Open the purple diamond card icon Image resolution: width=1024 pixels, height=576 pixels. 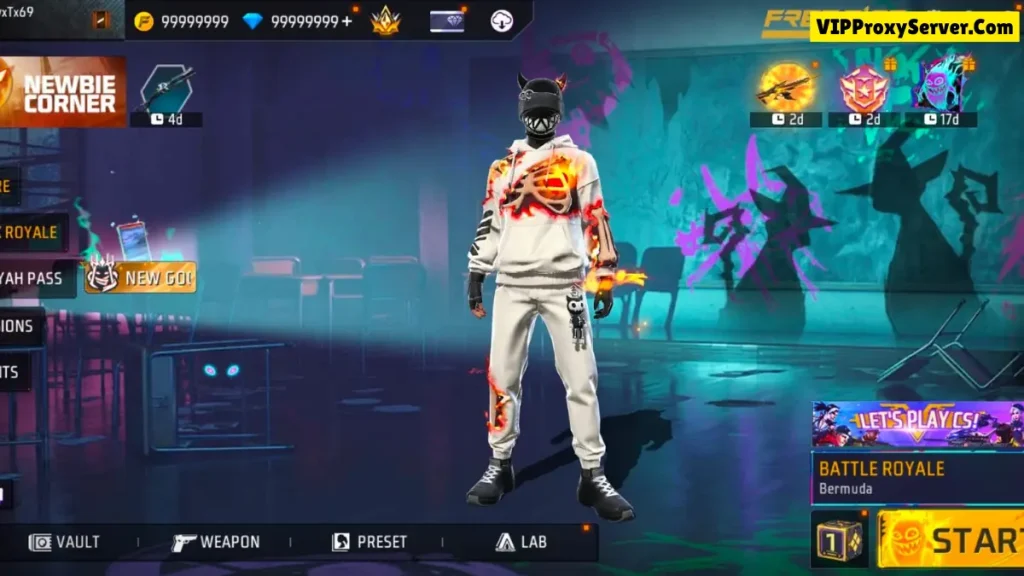(446, 21)
